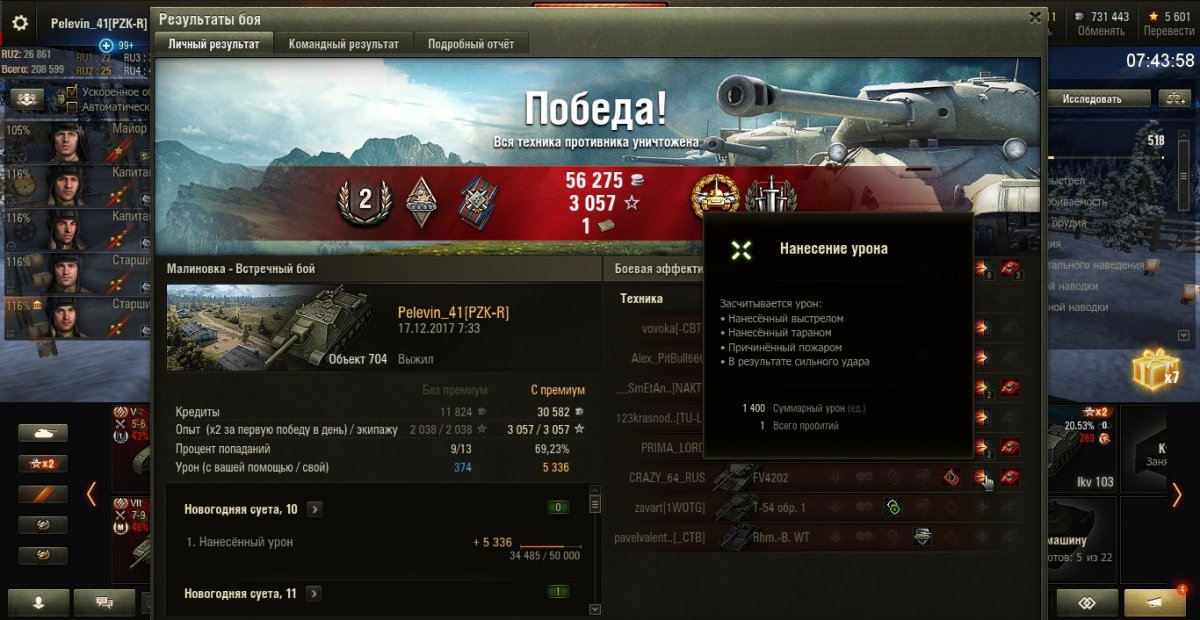Select the Личный результат tab

pos(214,44)
